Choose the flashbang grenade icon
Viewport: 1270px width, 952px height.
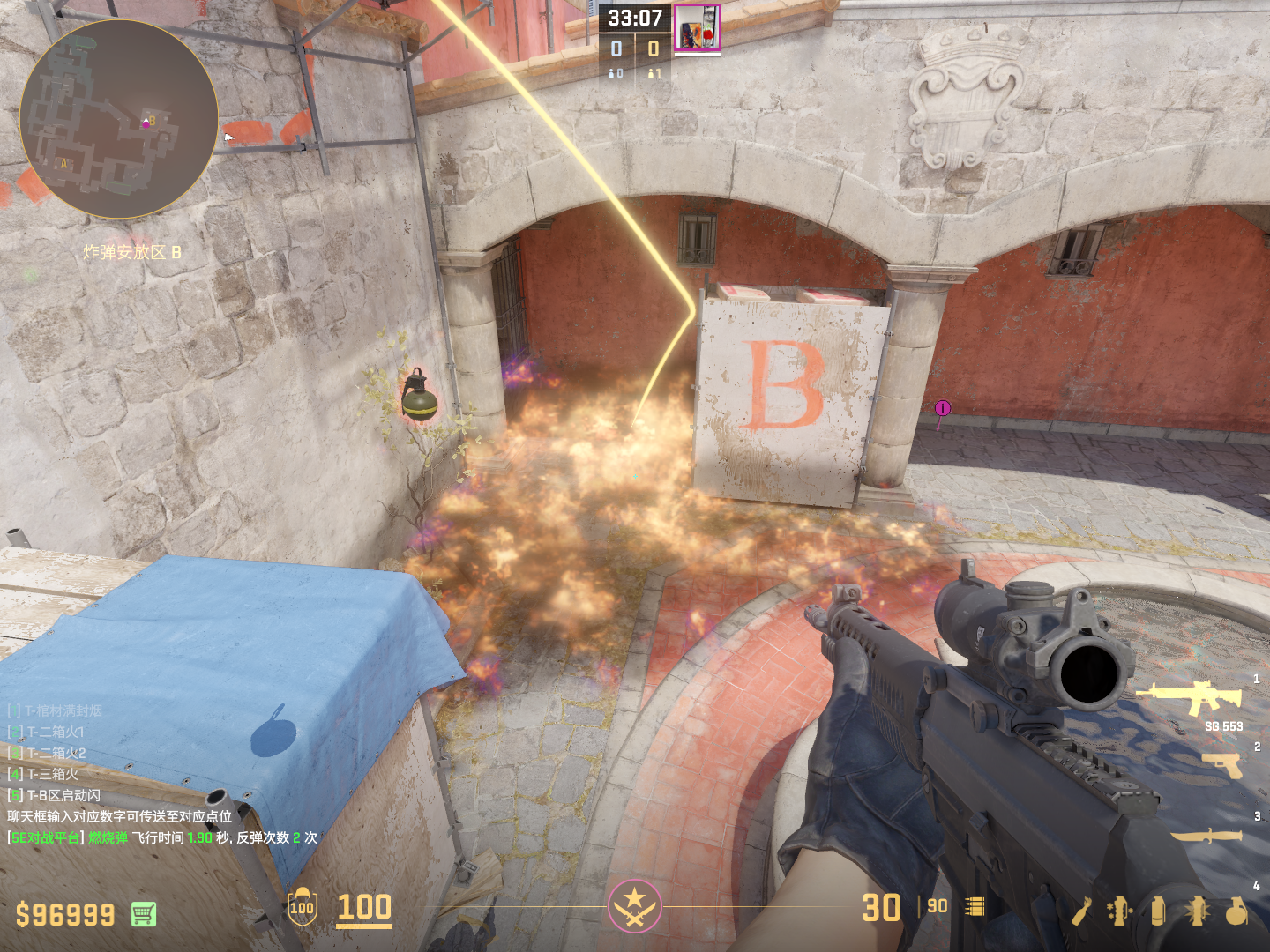tap(1197, 911)
